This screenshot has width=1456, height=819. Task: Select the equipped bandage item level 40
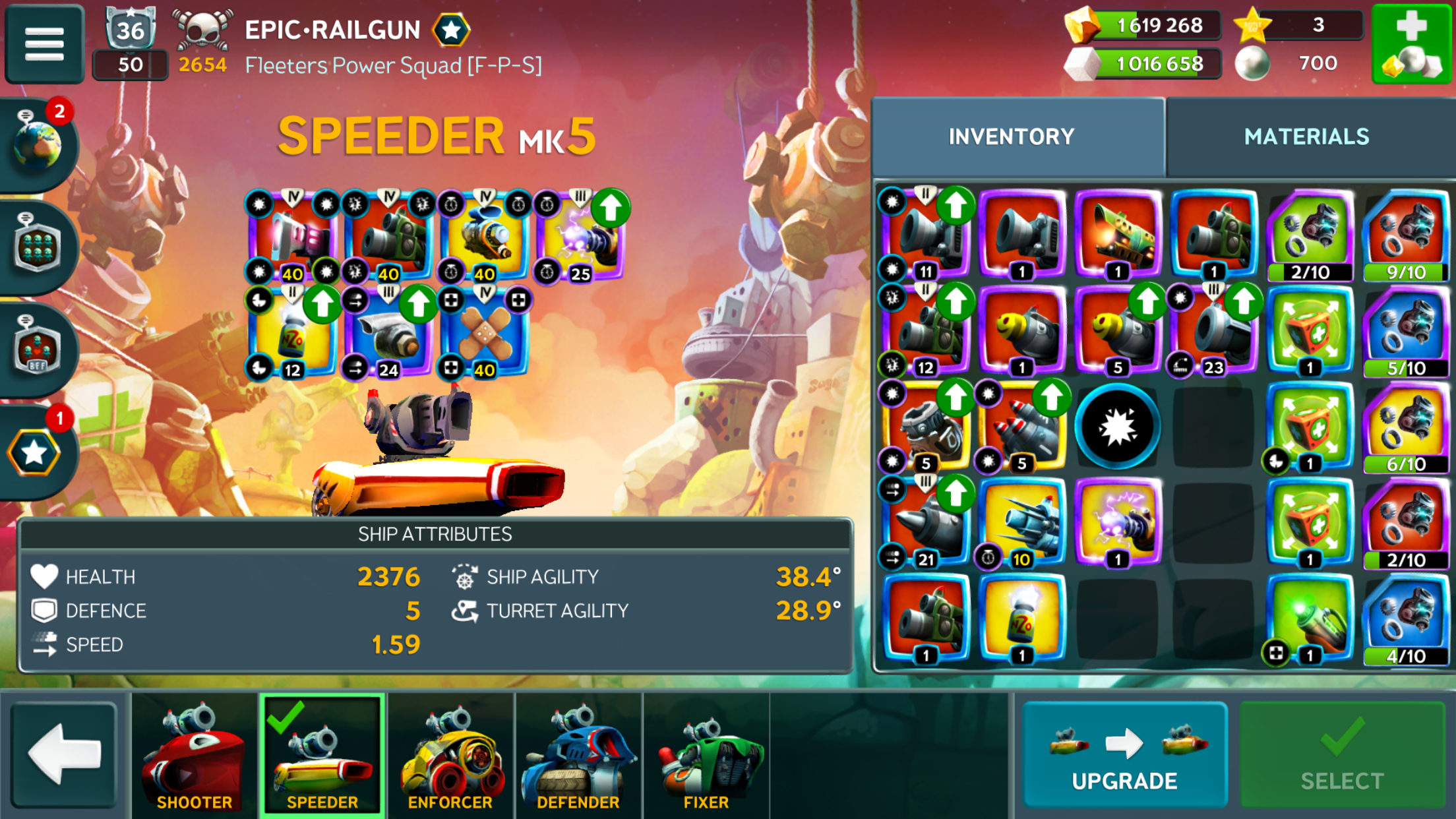click(x=485, y=334)
